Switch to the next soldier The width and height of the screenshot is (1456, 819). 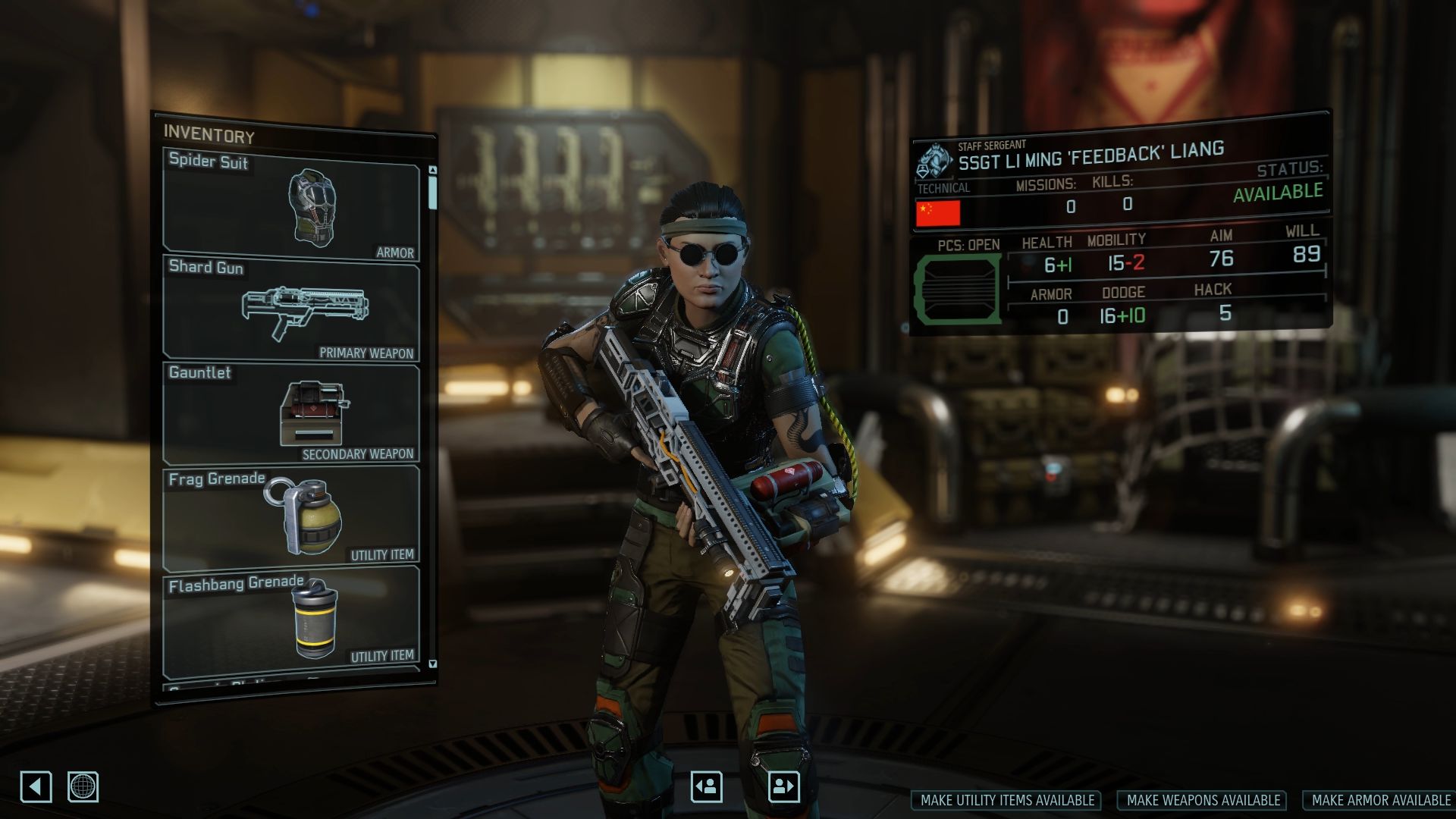click(x=783, y=786)
